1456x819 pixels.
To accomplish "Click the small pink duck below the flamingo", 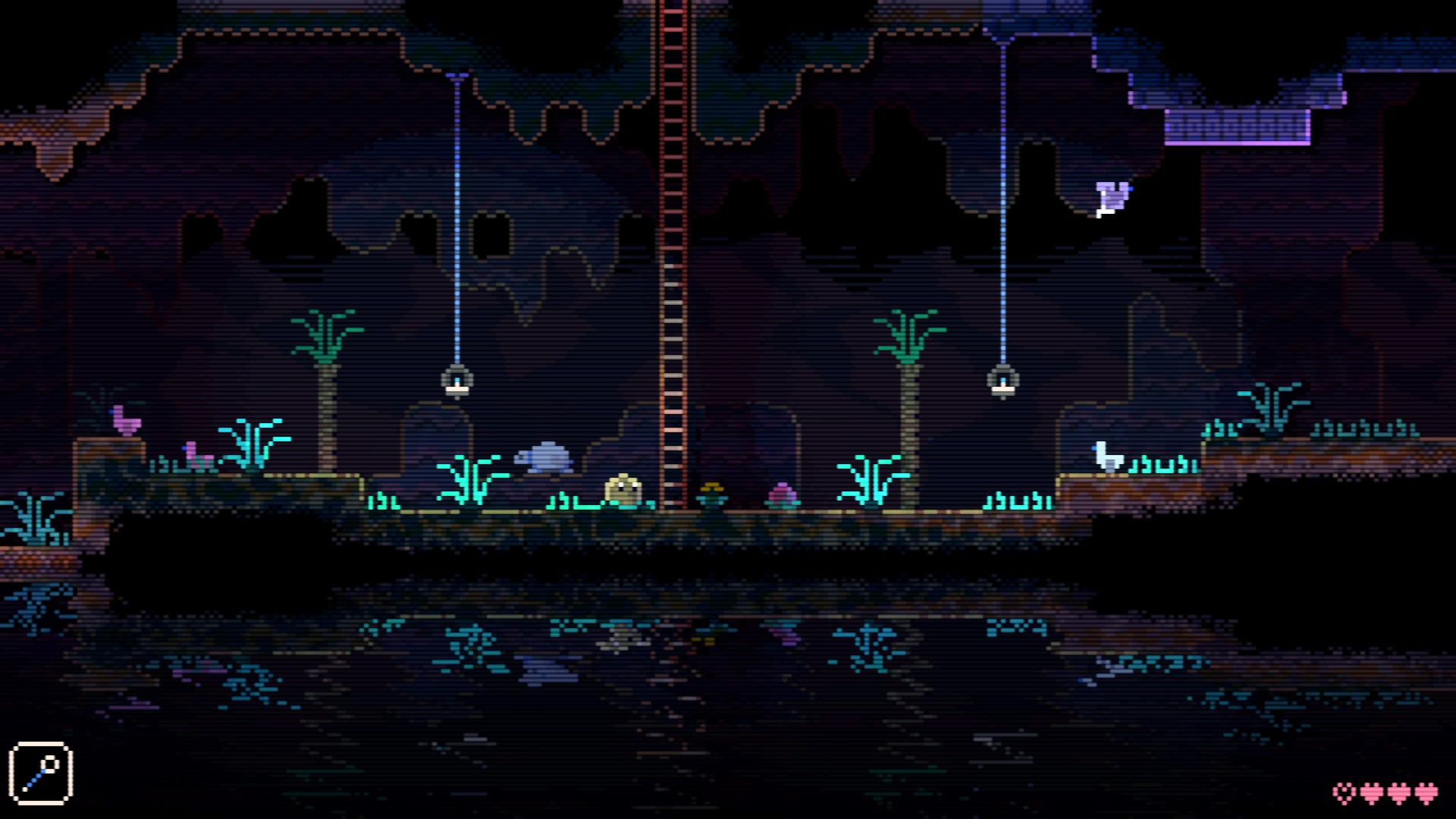I will (x=195, y=456).
